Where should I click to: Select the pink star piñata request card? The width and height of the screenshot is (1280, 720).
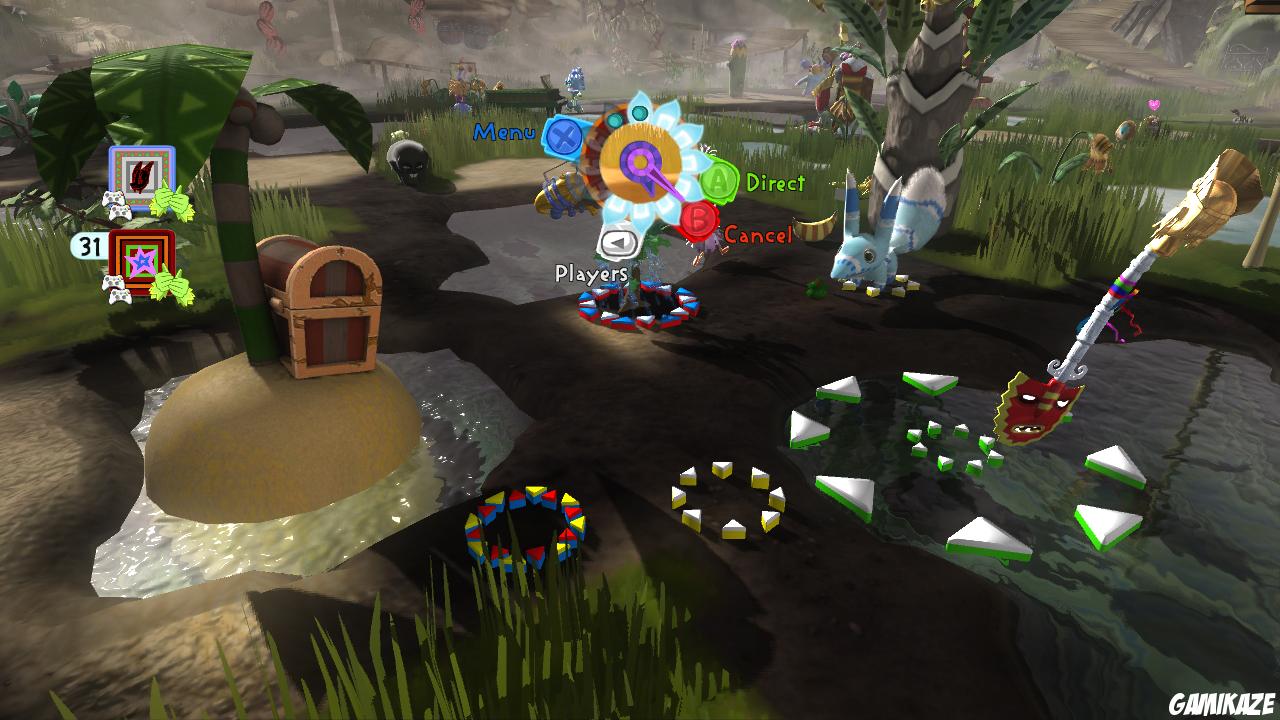coord(143,262)
